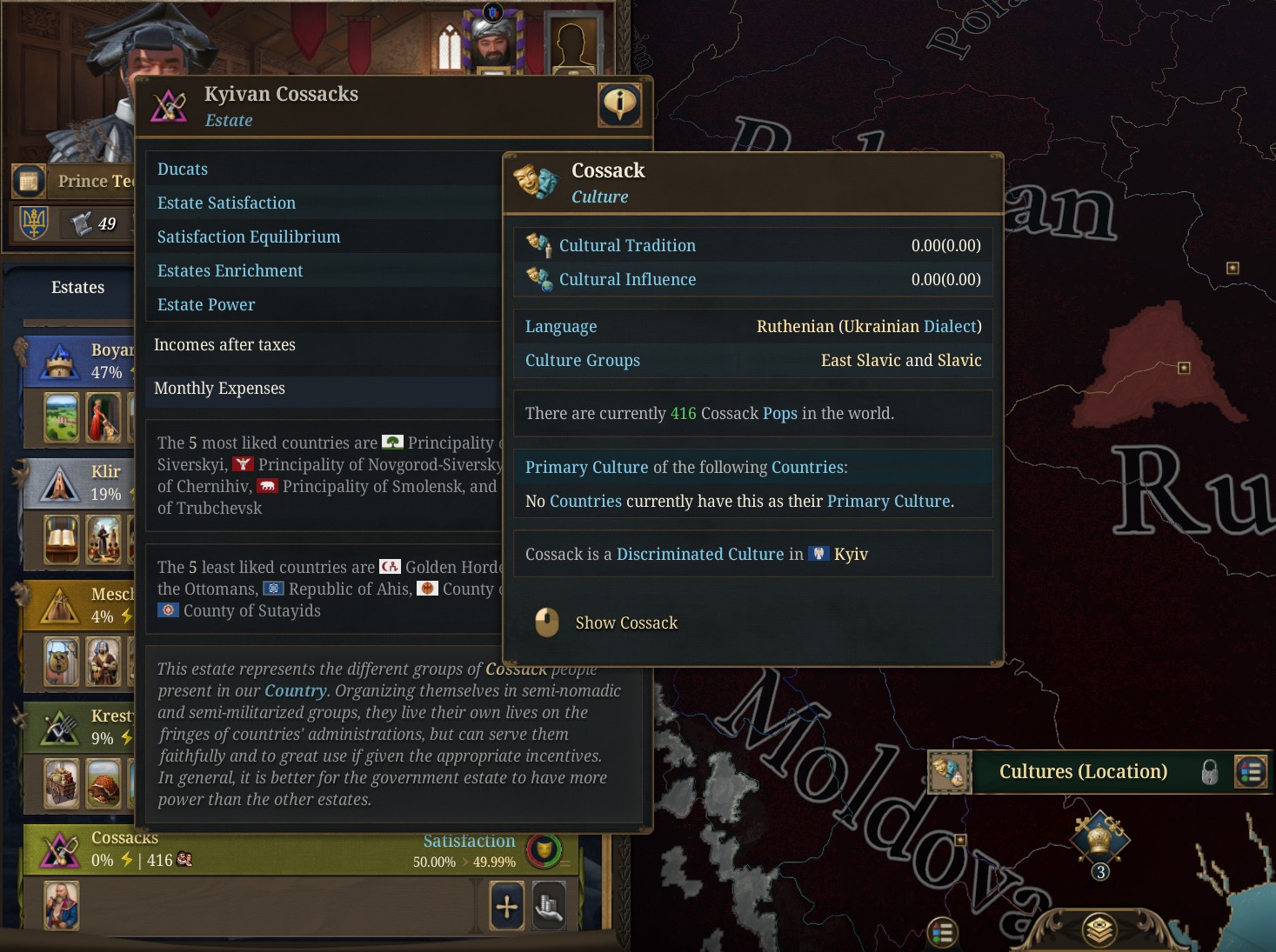Viewport: 1276px width, 952px height.
Task: Click the Cossack estate character portrait
Action: point(61,905)
